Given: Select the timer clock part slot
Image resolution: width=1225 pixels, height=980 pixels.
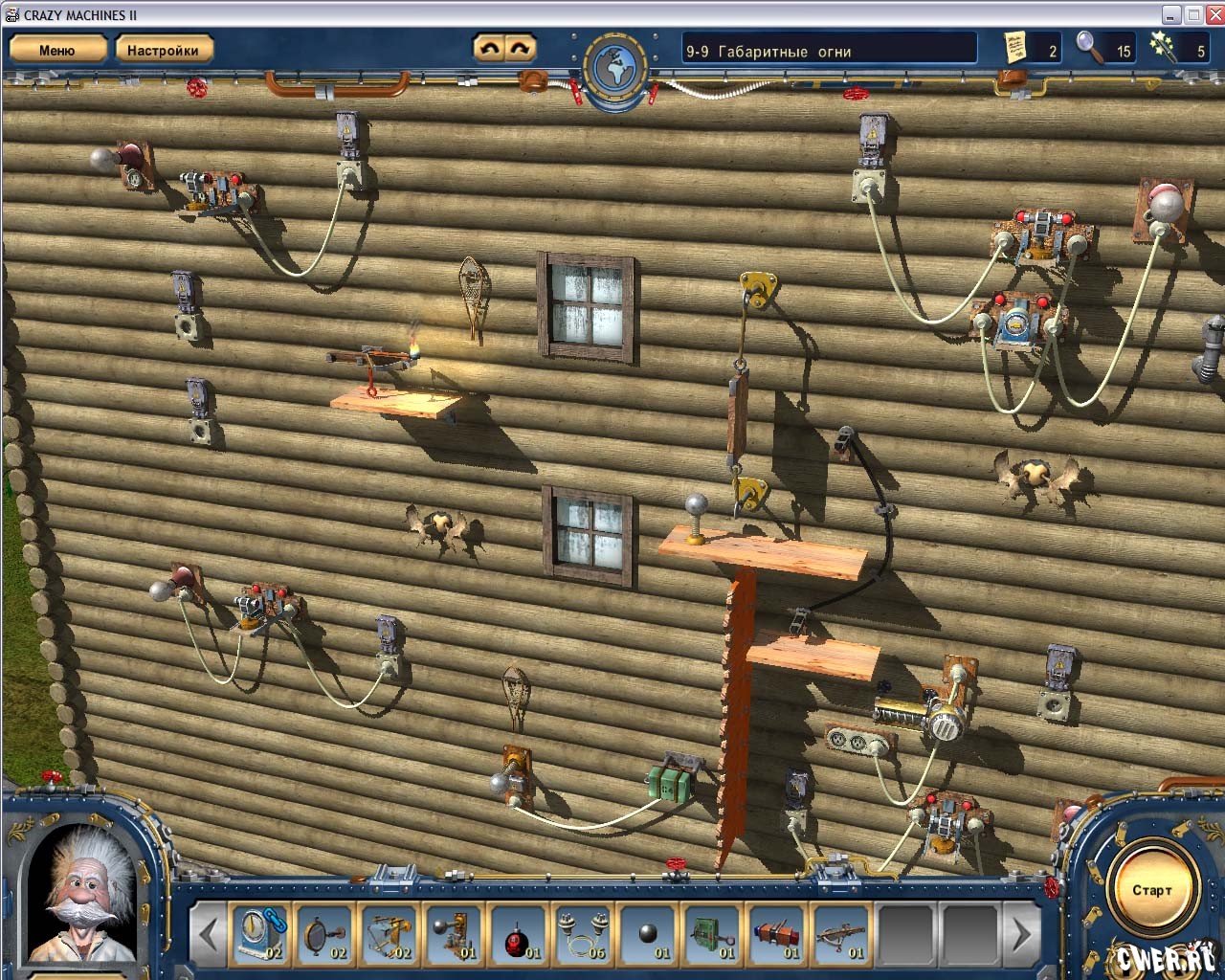Looking at the screenshot, I should 259,933.
